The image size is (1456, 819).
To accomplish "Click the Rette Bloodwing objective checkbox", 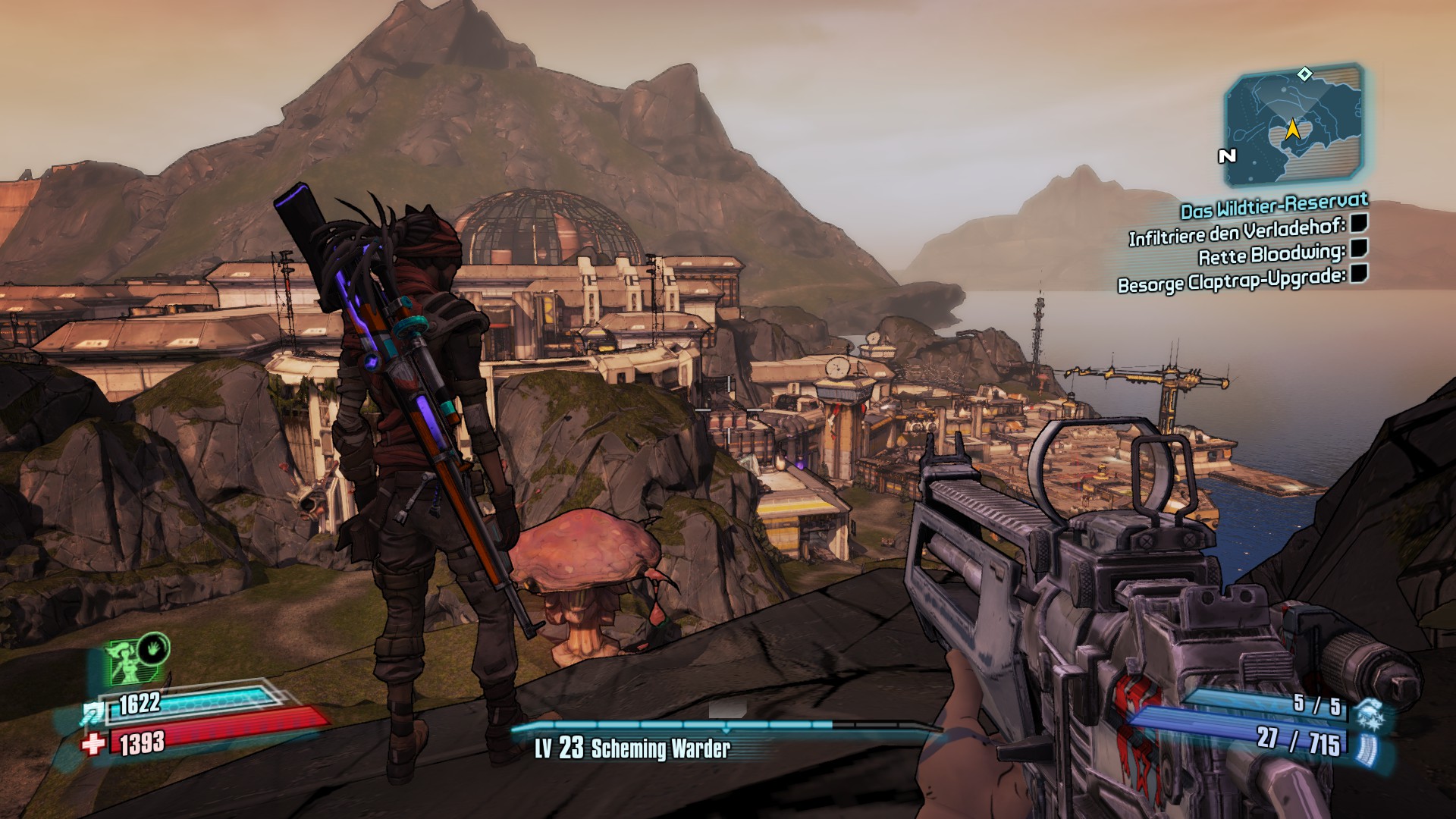I will pos(1359,248).
